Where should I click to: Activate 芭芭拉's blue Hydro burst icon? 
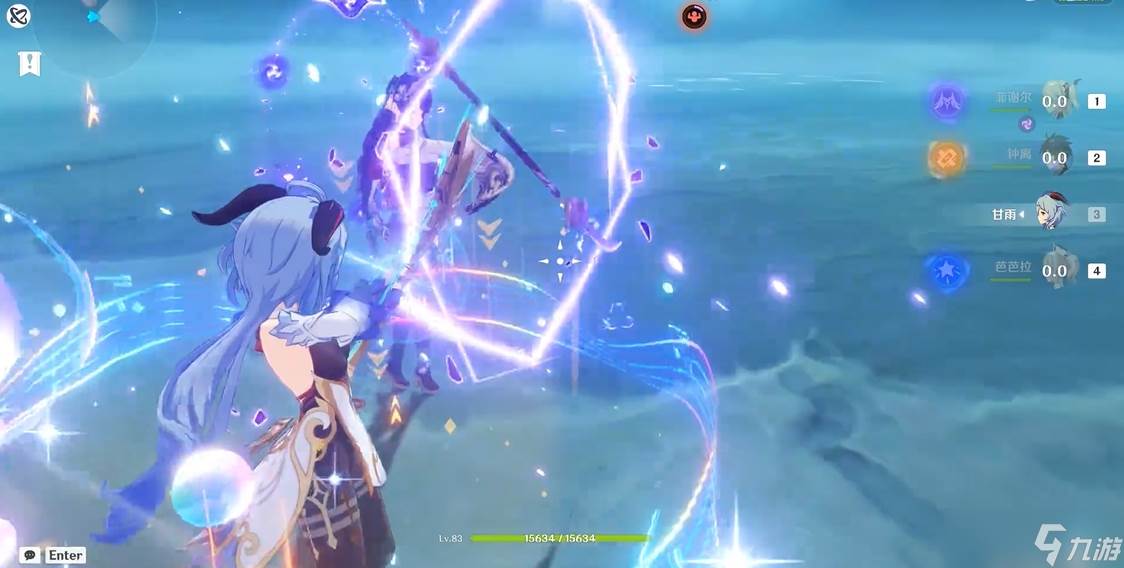(946, 271)
